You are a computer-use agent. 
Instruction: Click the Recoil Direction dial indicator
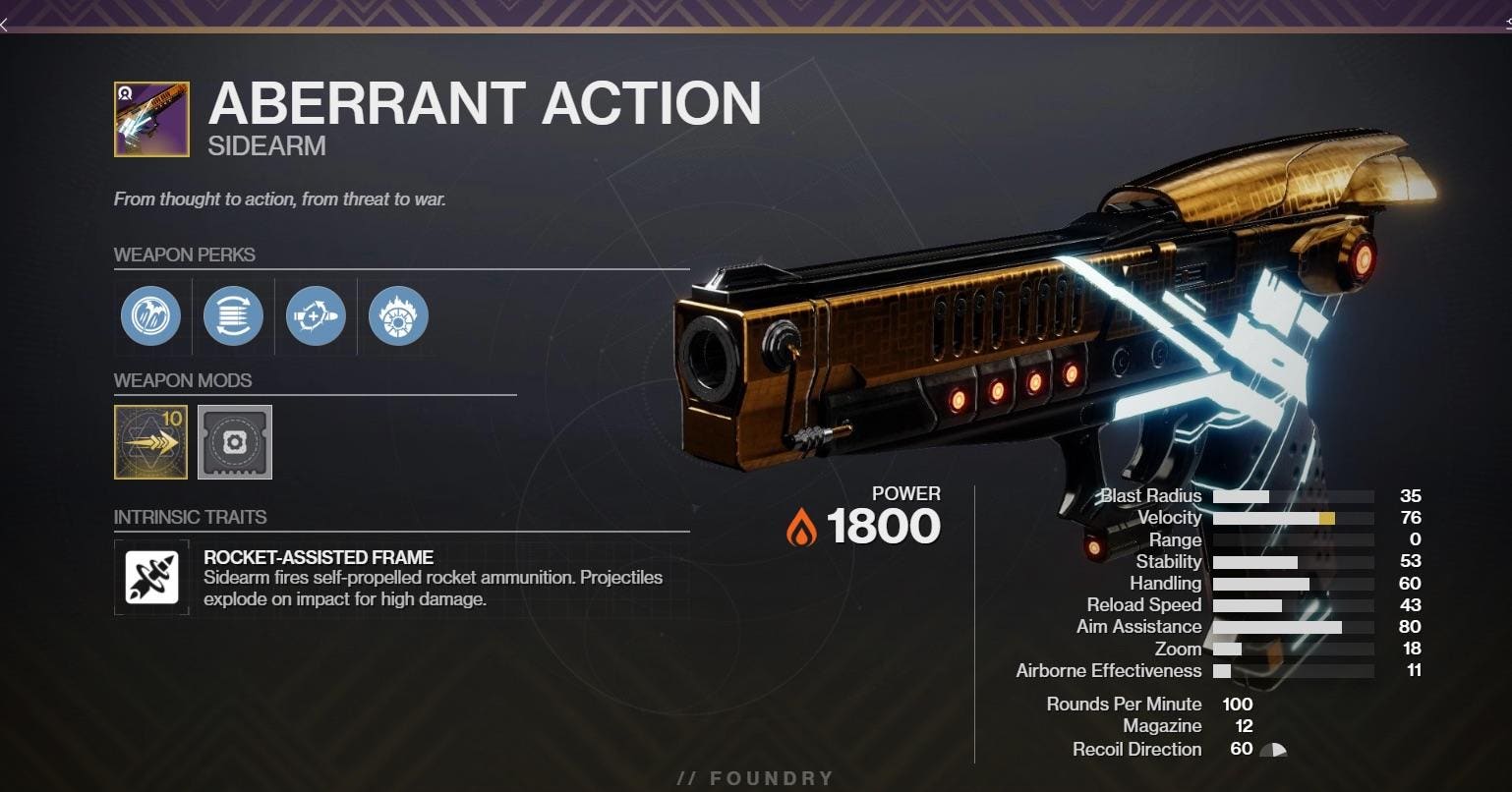click(x=1273, y=749)
